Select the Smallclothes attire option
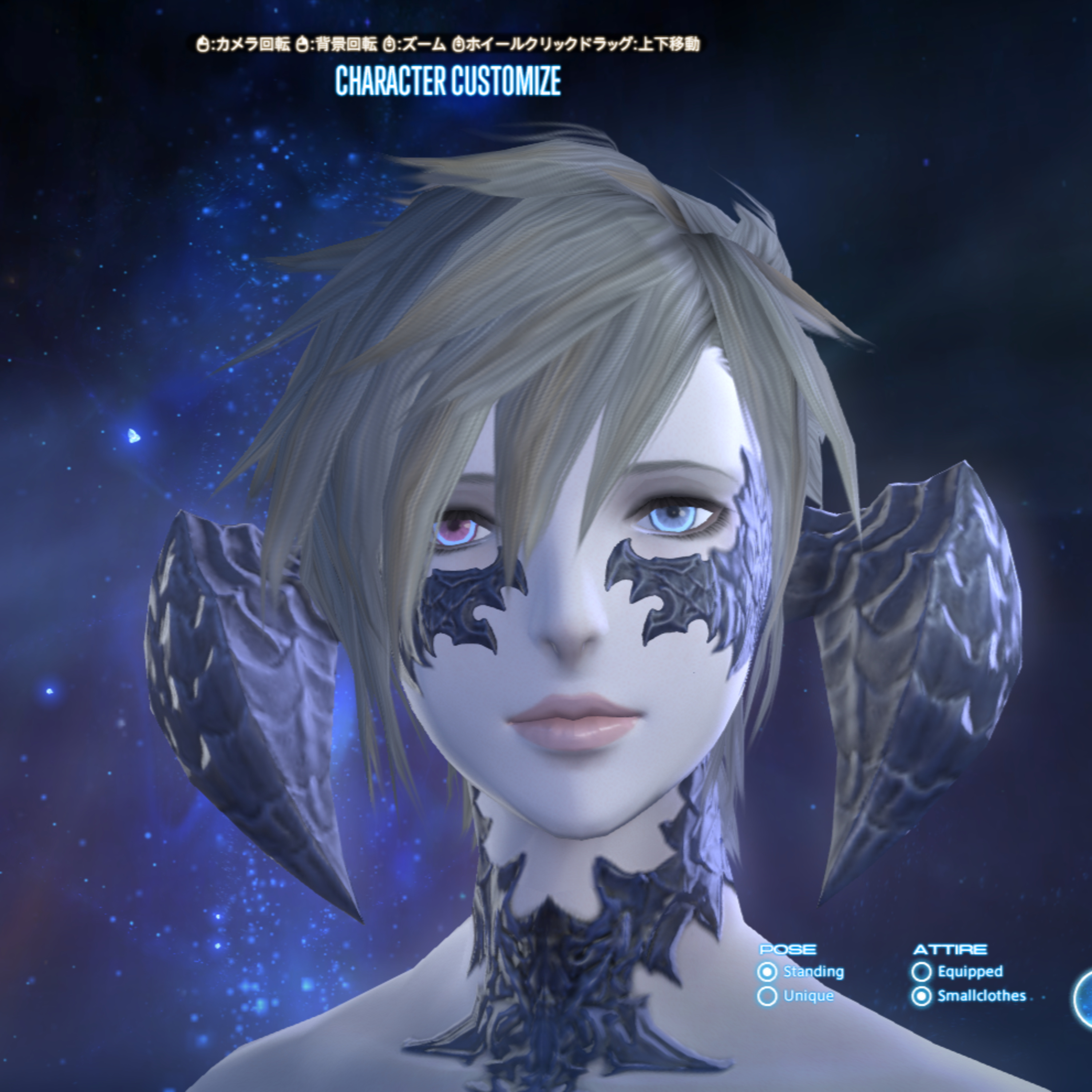 click(x=921, y=996)
